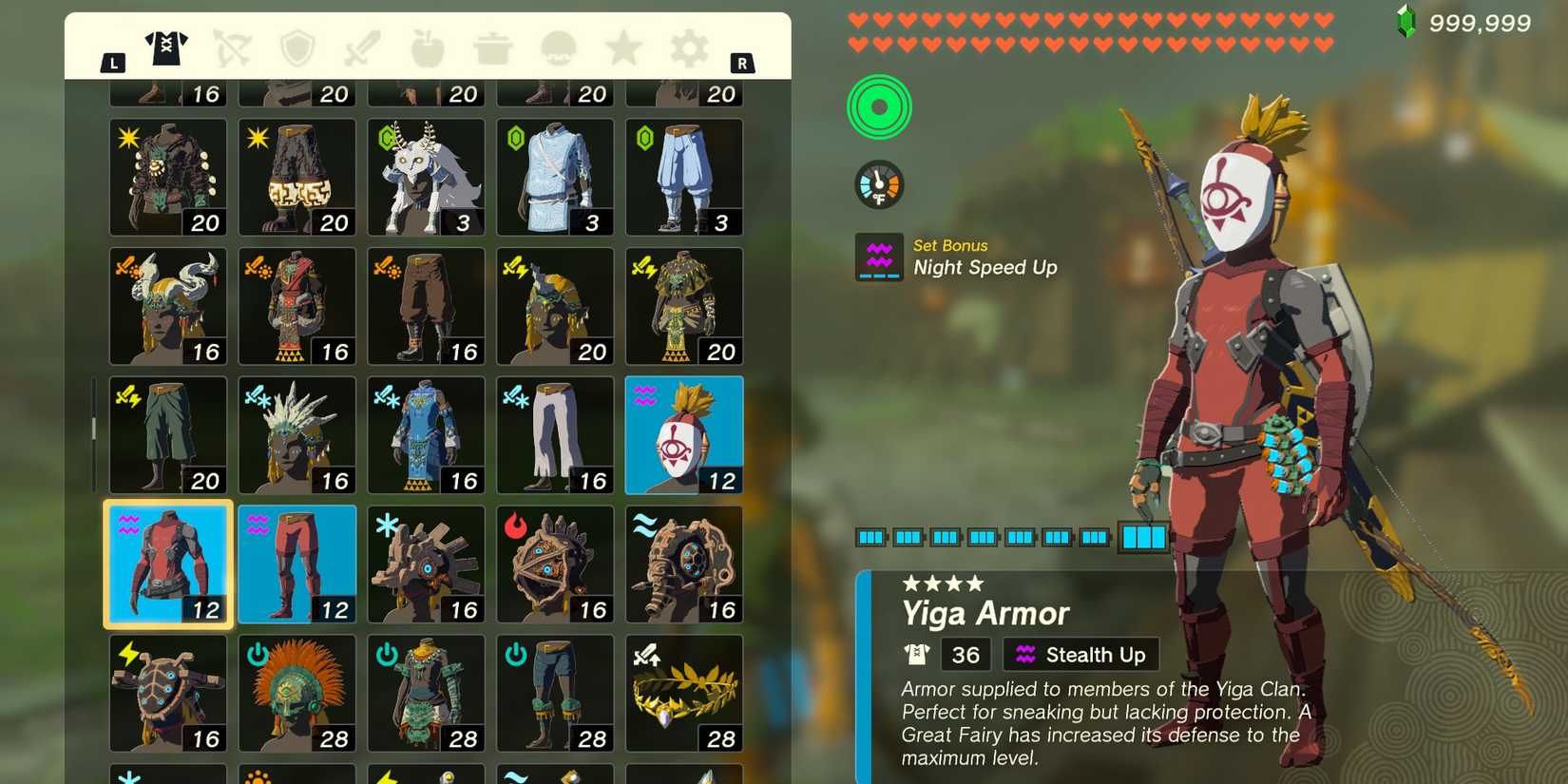Expand the Set Bonus Night Speed Up panel
This screenshot has height=784, width=1568.
point(955,257)
